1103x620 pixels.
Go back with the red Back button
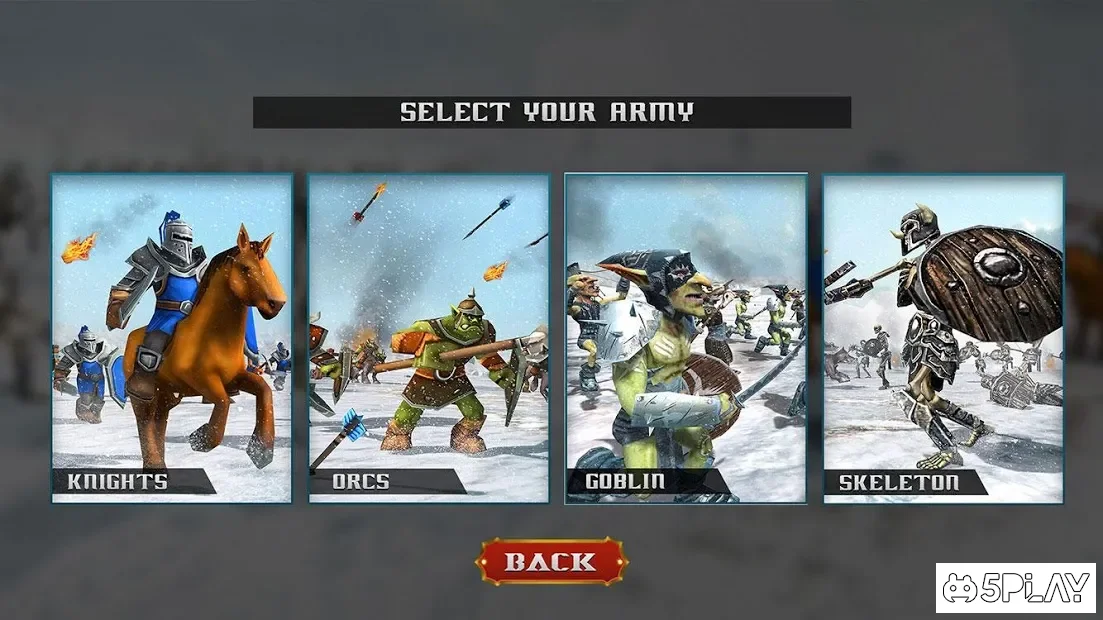551,562
